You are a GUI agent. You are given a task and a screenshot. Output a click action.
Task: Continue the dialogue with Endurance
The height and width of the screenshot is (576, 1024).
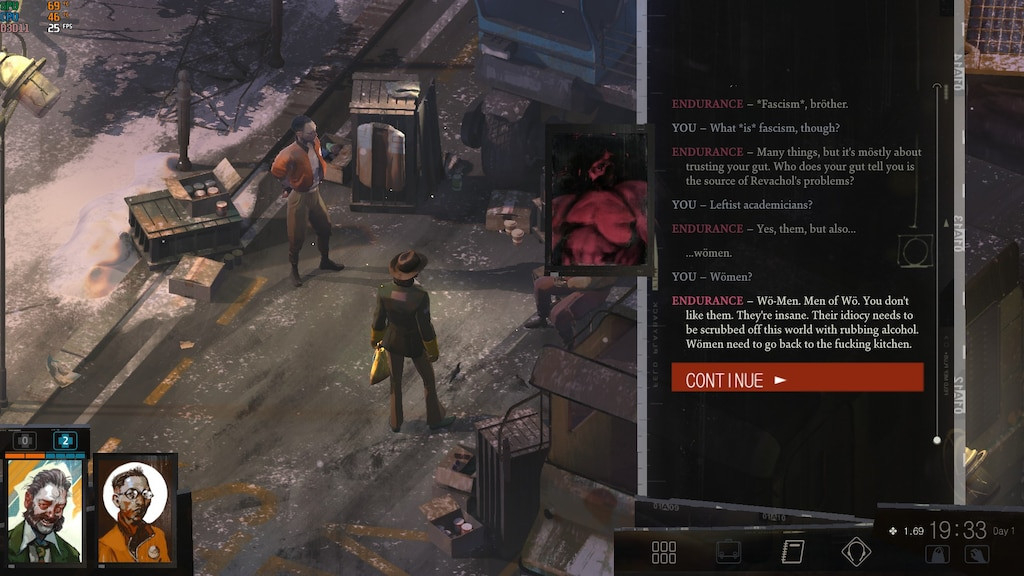click(797, 378)
